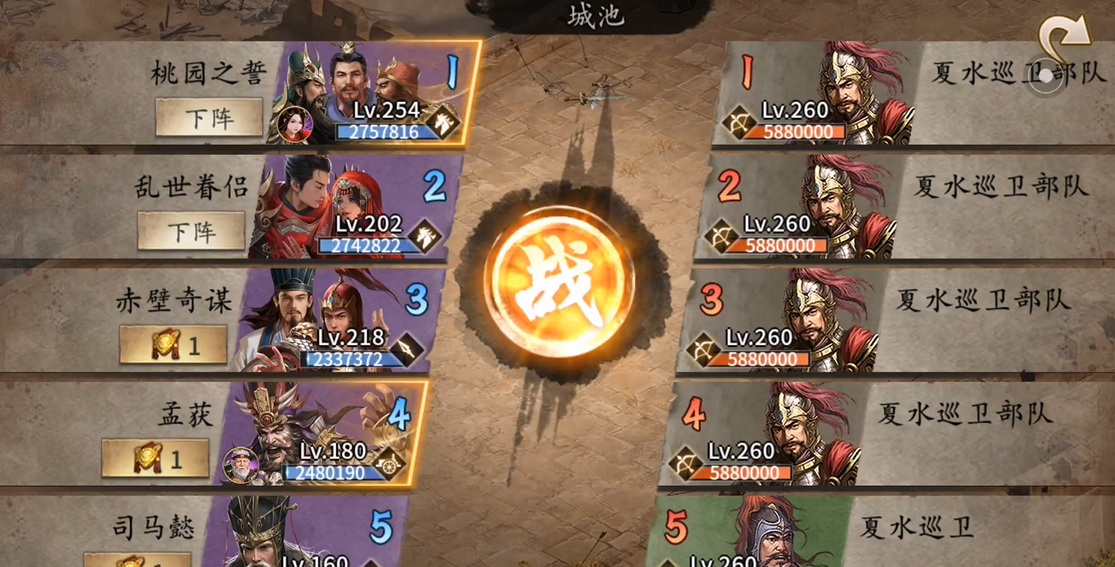Click 下阵 under 乱世眷侣

(x=191, y=232)
